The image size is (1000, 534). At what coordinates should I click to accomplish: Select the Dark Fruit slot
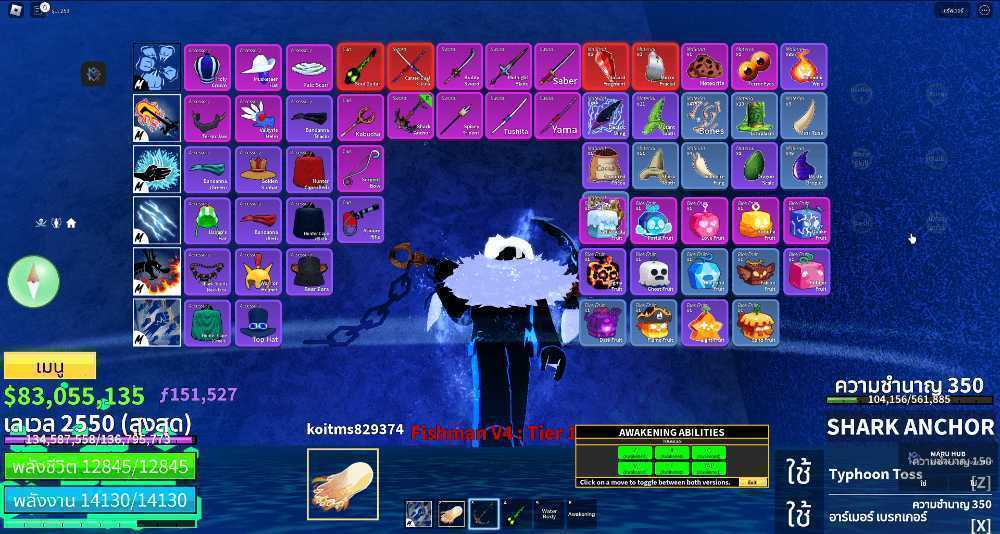point(606,323)
